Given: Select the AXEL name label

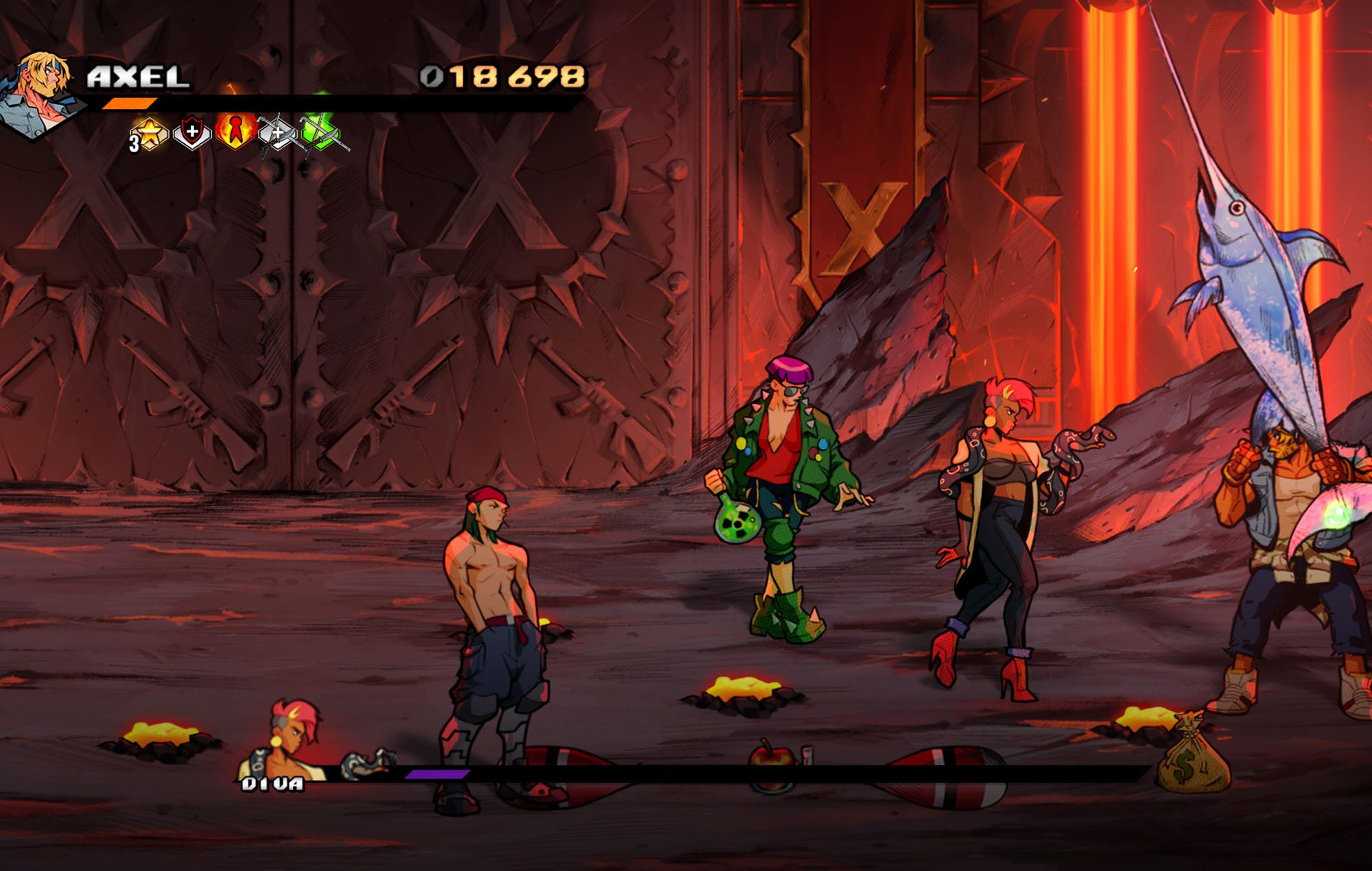Looking at the screenshot, I should [137, 77].
